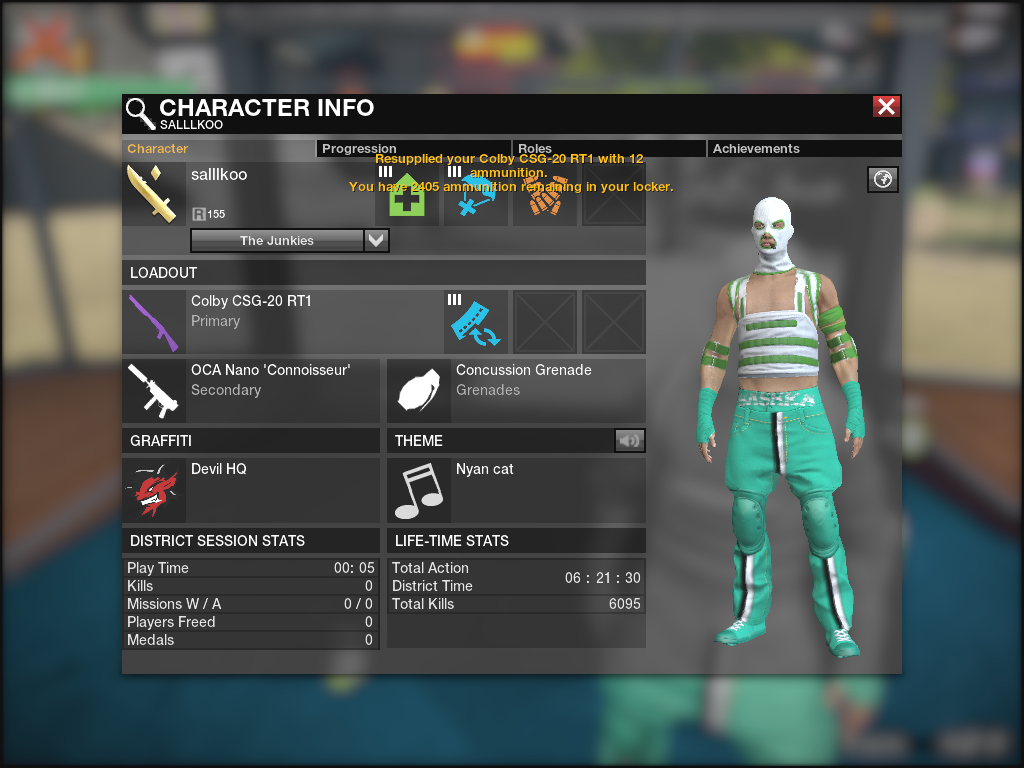The image size is (1024, 768).
Task: Open the Devil HQ graffiti slot
Action: [x=250, y=490]
